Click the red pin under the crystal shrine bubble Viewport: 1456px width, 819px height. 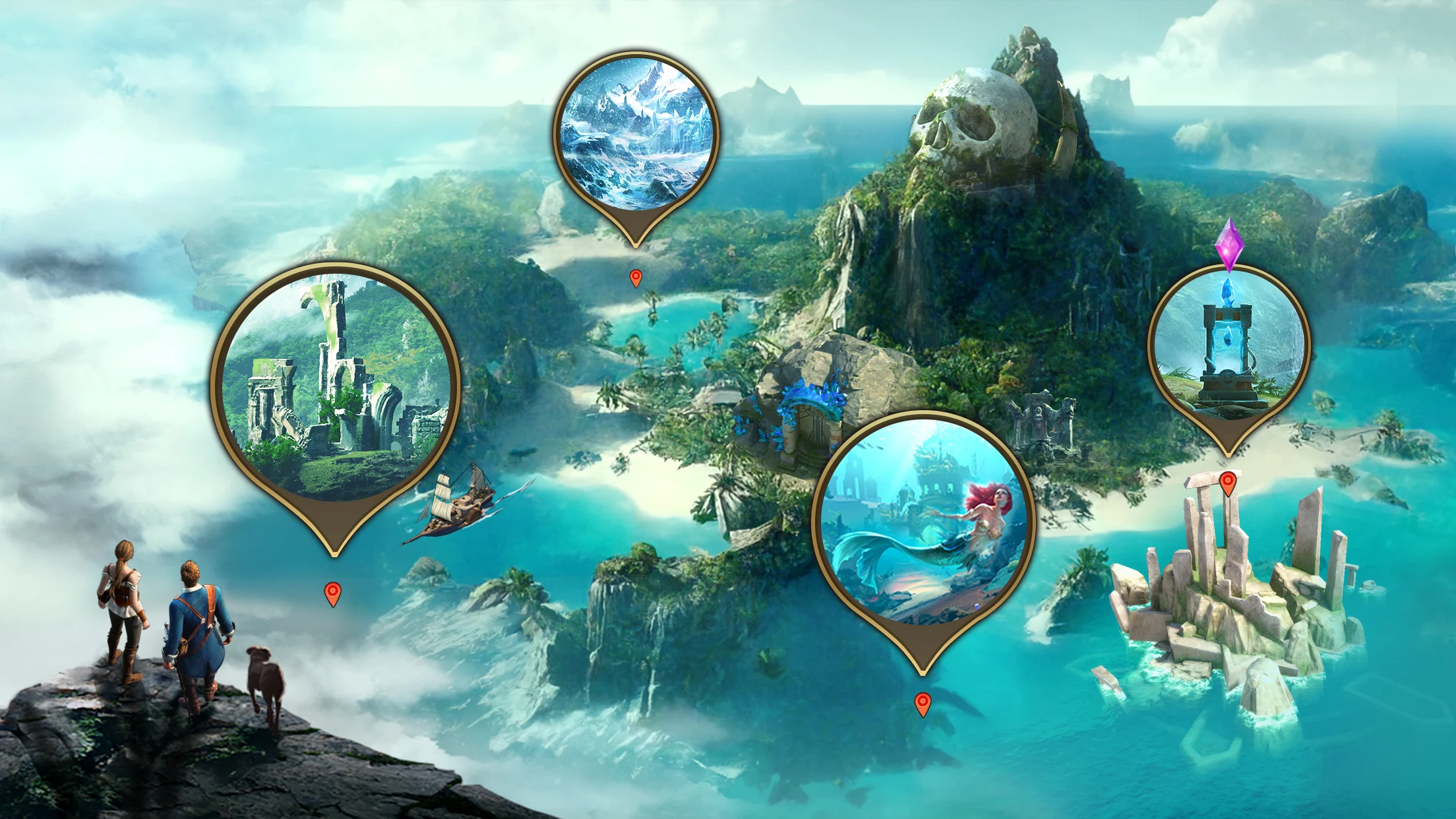click(x=1227, y=483)
